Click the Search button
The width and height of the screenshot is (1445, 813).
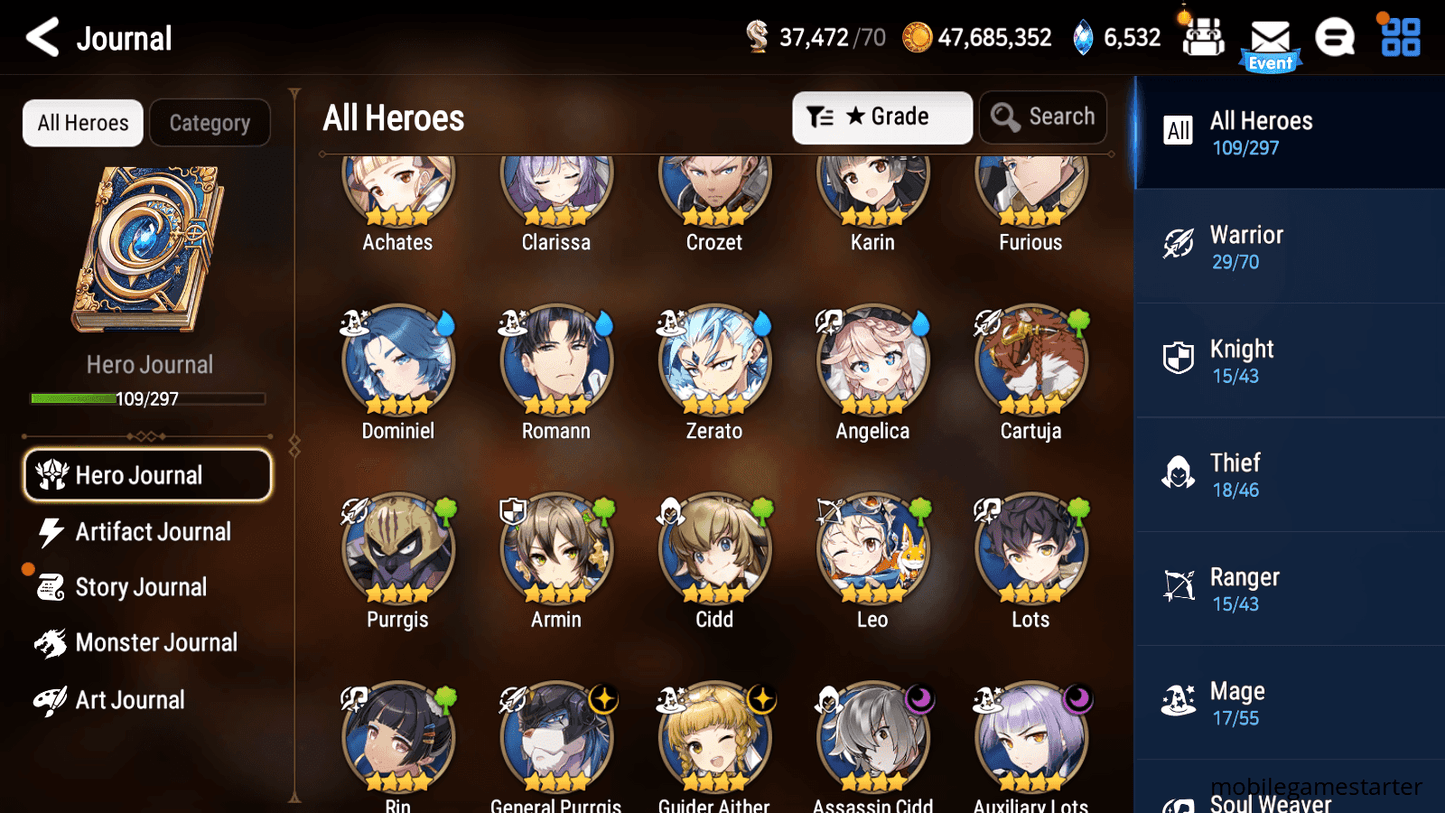point(1043,117)
